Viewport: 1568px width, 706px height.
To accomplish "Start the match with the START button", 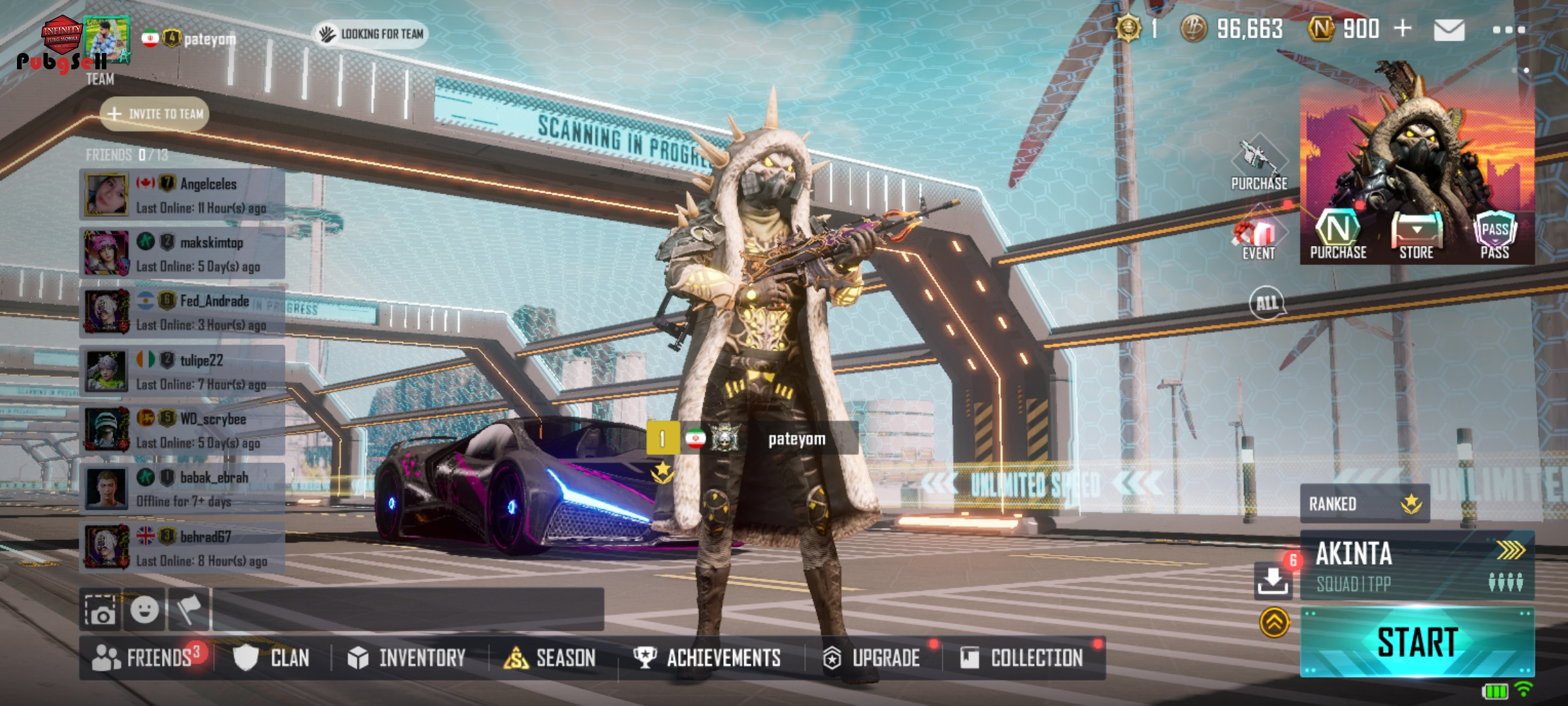I will tap(1416, 642).
